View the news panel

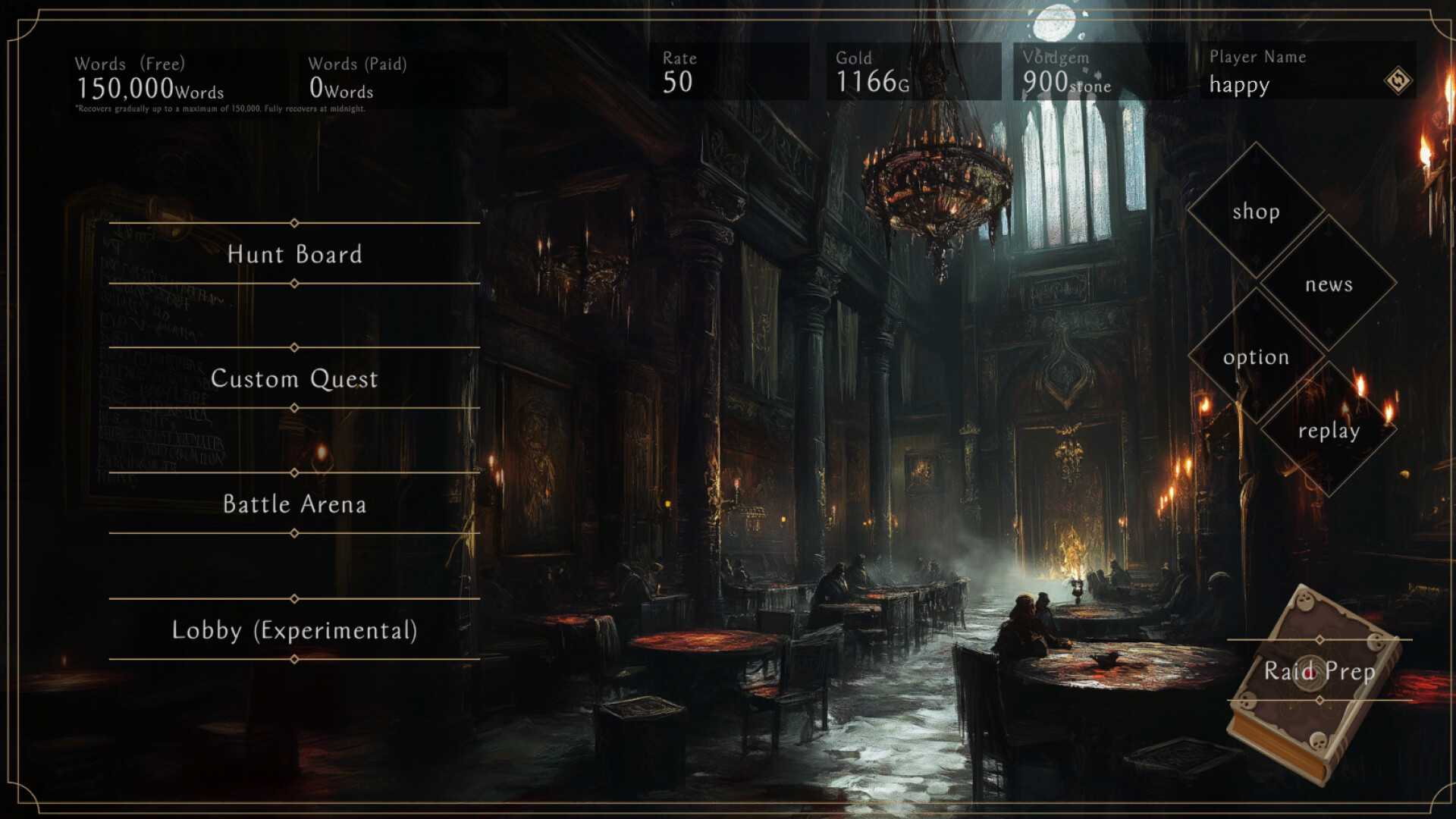point(1329,284)
